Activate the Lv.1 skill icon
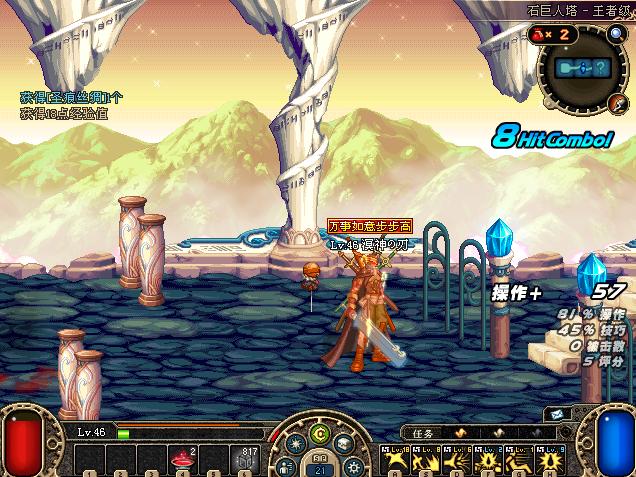 (x=520, y=460)
